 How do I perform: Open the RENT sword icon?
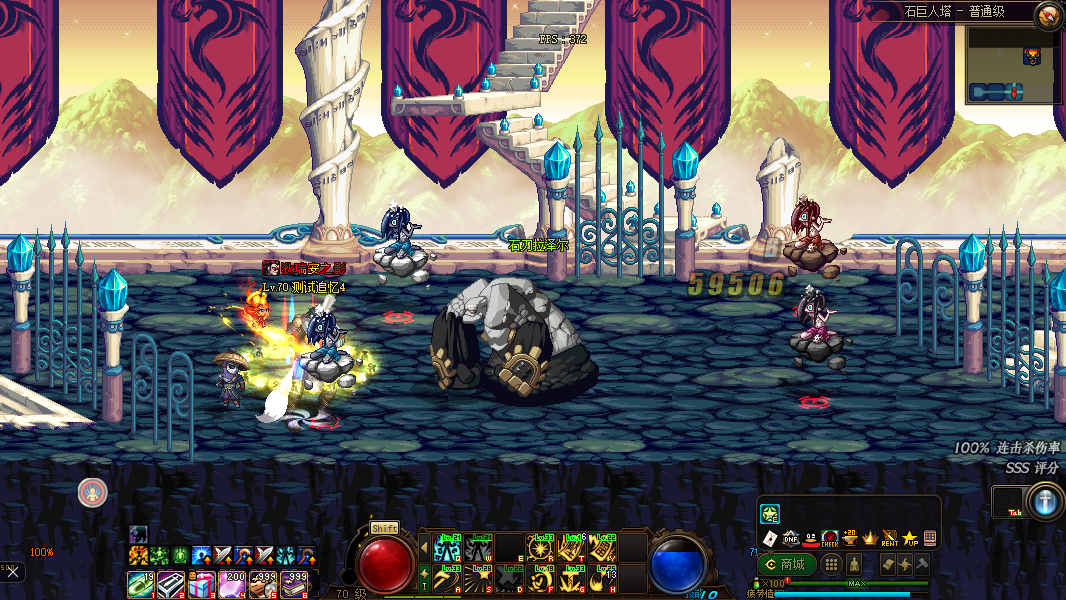coord(889,538)
